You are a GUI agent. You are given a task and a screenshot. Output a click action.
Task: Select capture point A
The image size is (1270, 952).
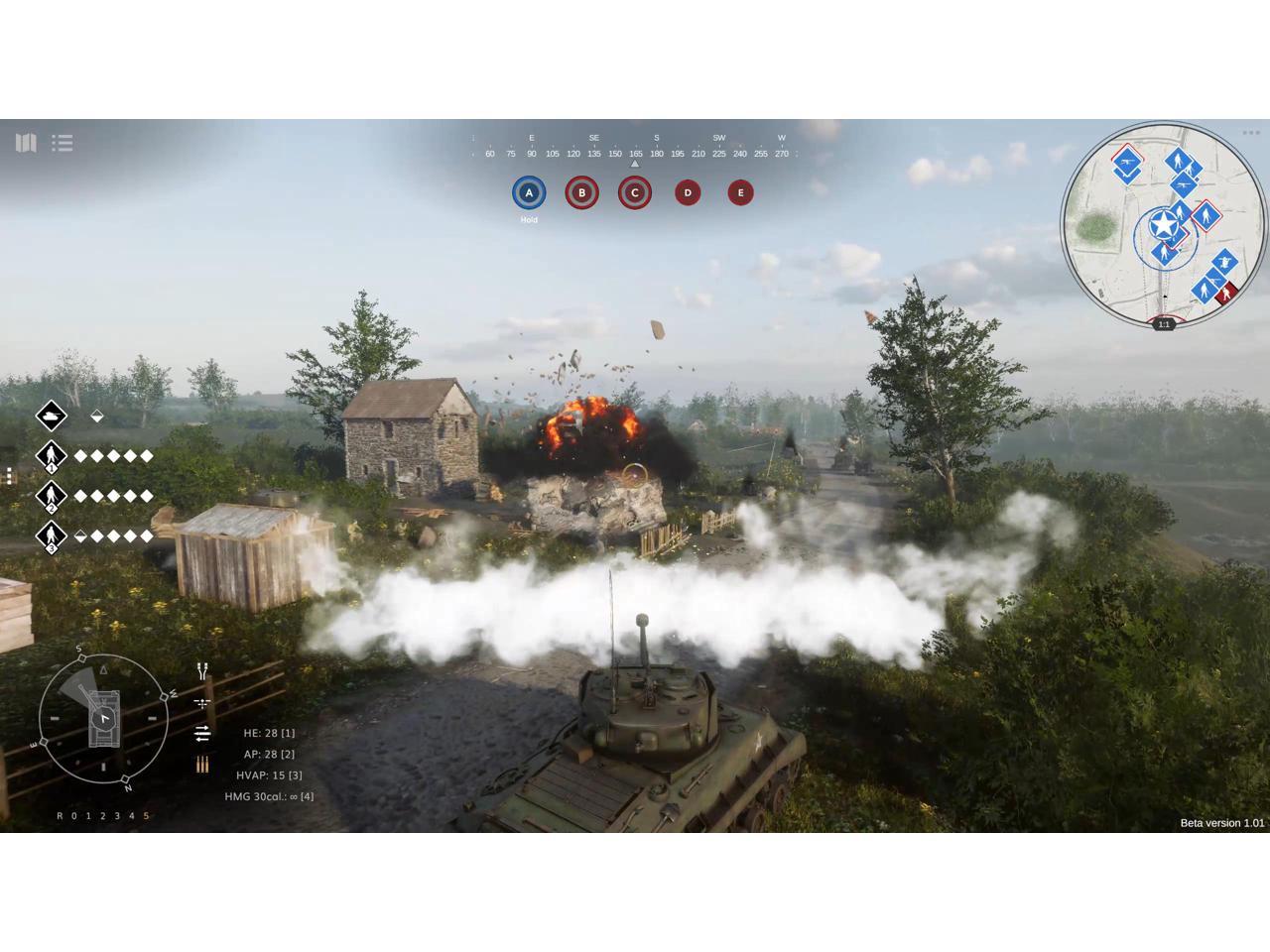529,192
